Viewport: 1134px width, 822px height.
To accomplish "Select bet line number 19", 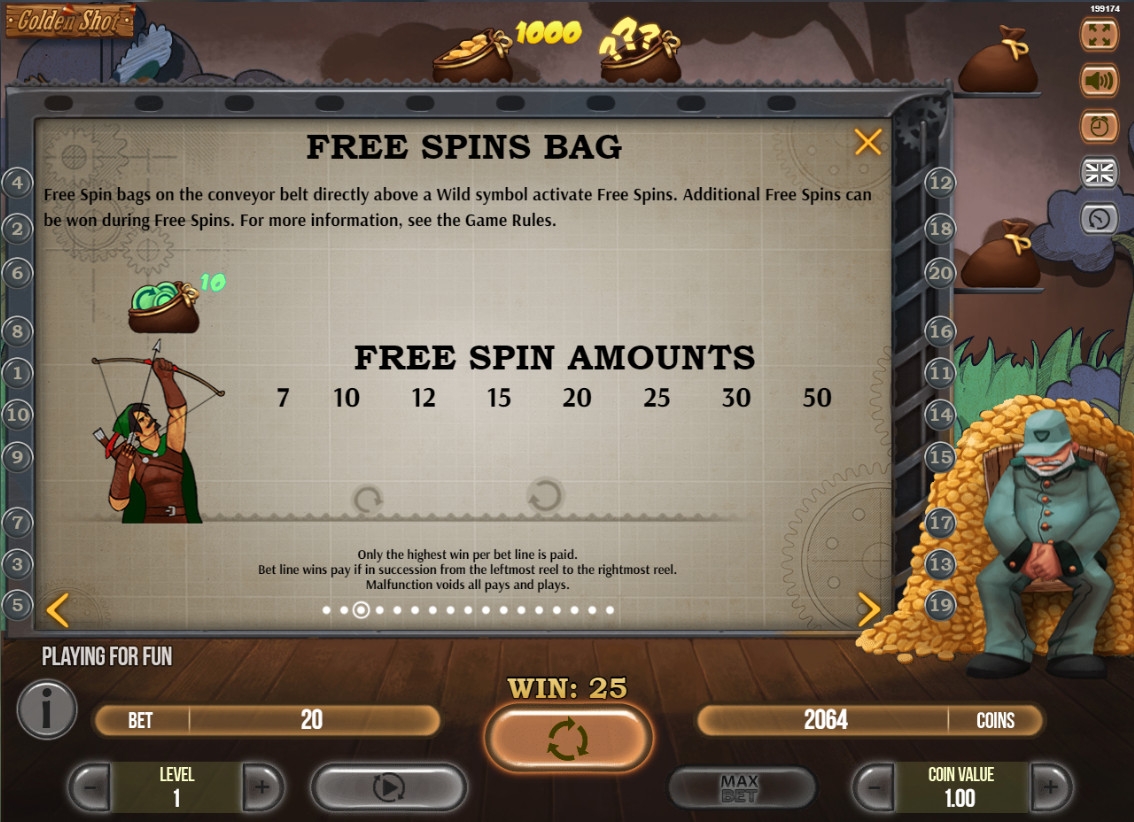I will [941, 604].
